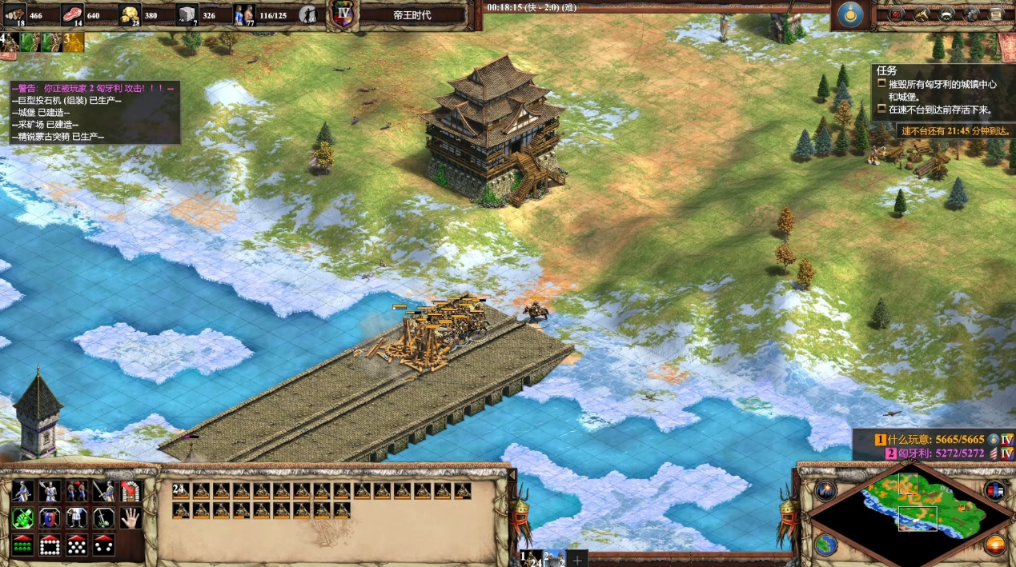1016x567 pixels.
Task: Open the objectives checklist icon
Action: pyautogui.click(x=895, y=14)
